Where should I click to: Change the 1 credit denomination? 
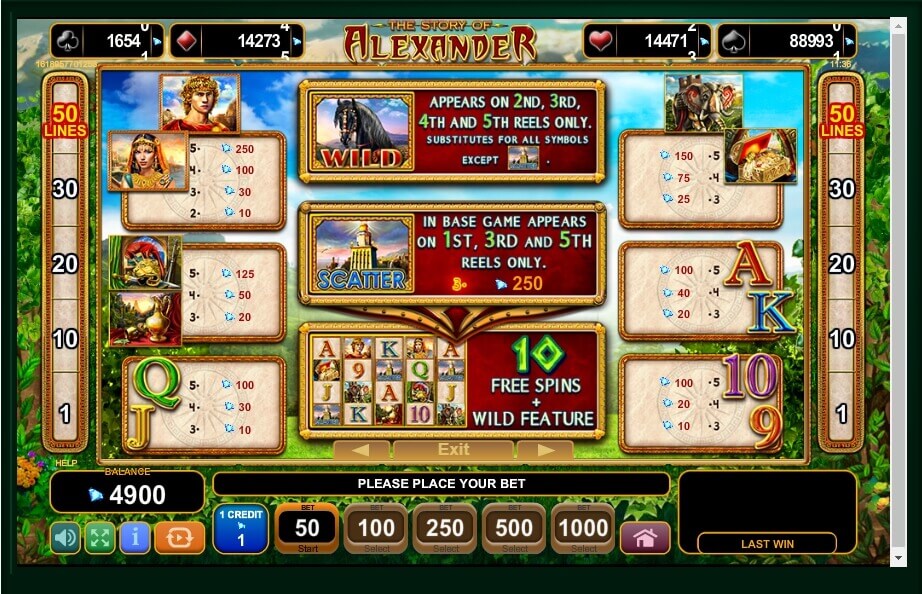[x=240, y=530]
